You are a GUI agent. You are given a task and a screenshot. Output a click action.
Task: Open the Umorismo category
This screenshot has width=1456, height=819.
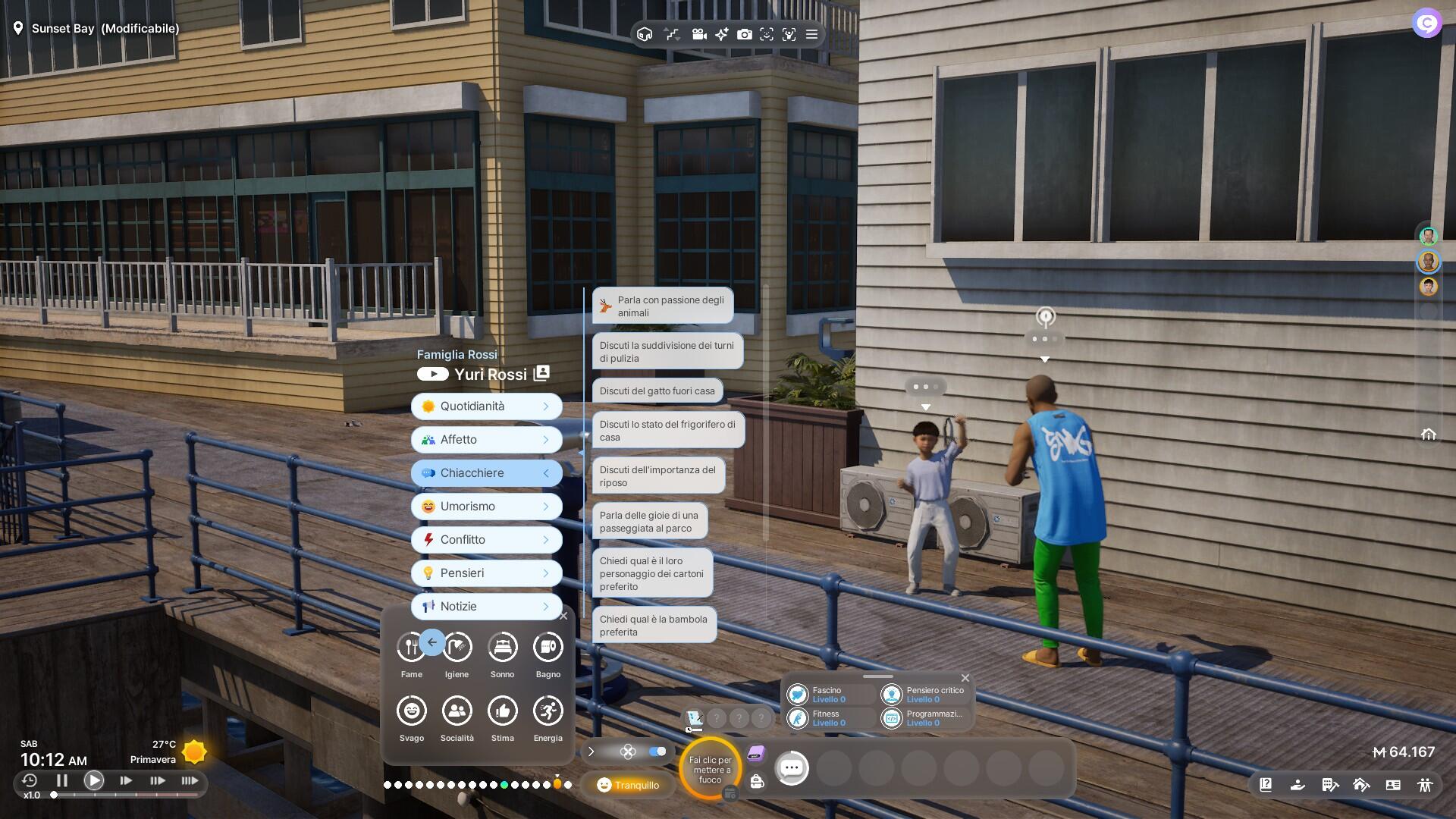click(486, 507)
